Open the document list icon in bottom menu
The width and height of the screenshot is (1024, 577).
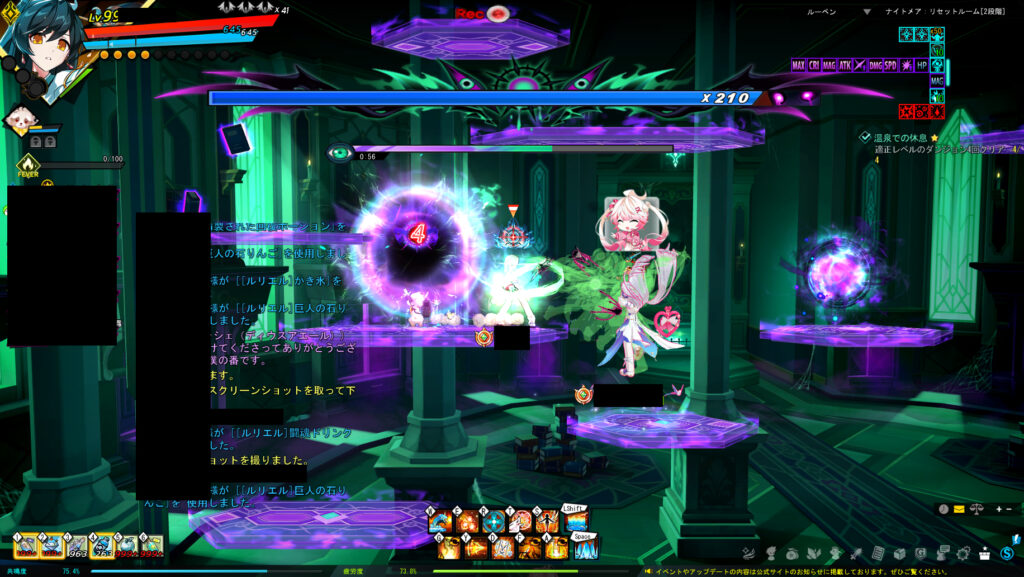pyautogui.click(x=877, y=553)
